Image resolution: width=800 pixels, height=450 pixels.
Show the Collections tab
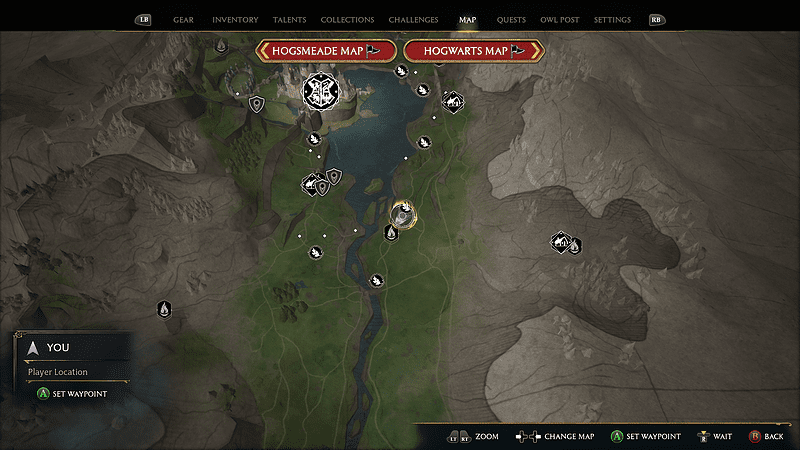347,19
